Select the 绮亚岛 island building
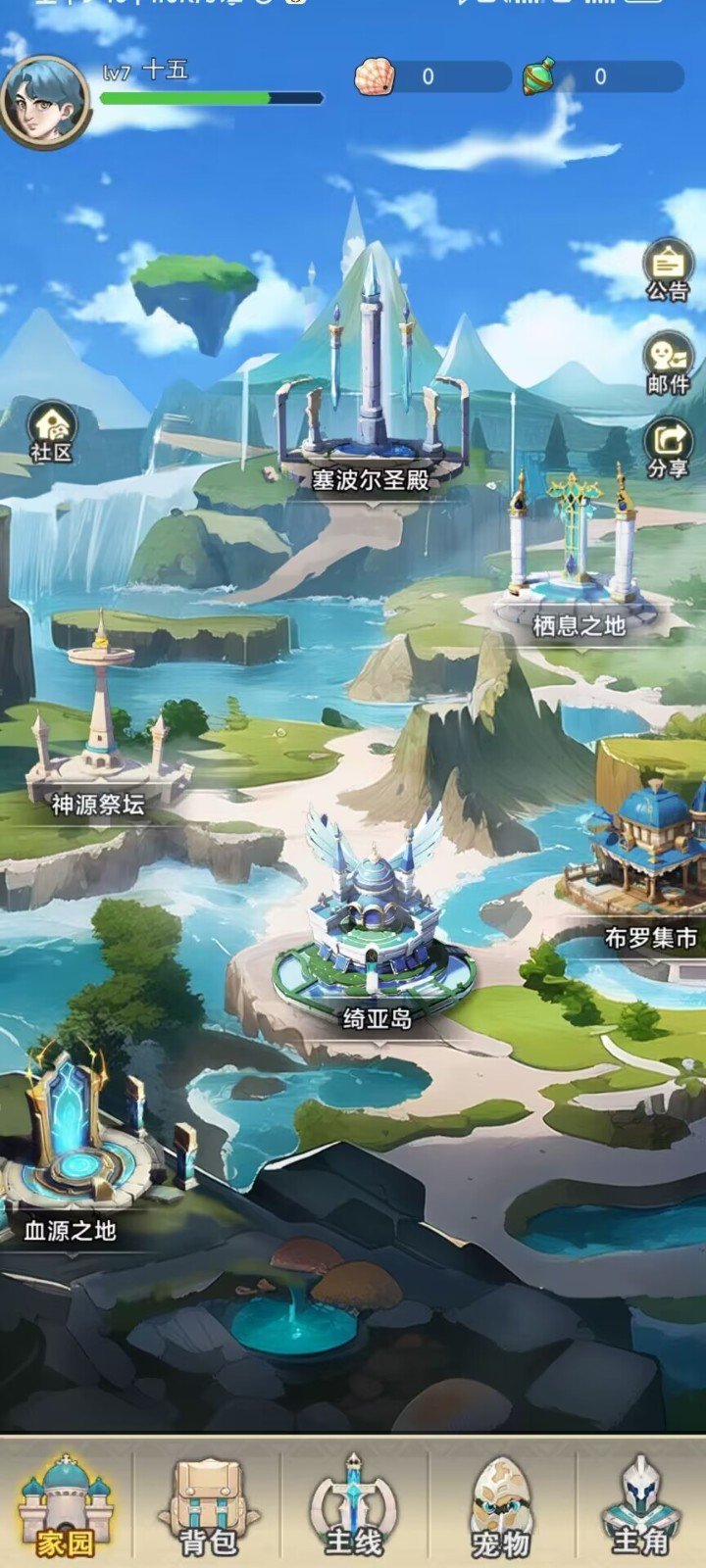This screenshot has width=706, height=1568. (x=375, y=931)
